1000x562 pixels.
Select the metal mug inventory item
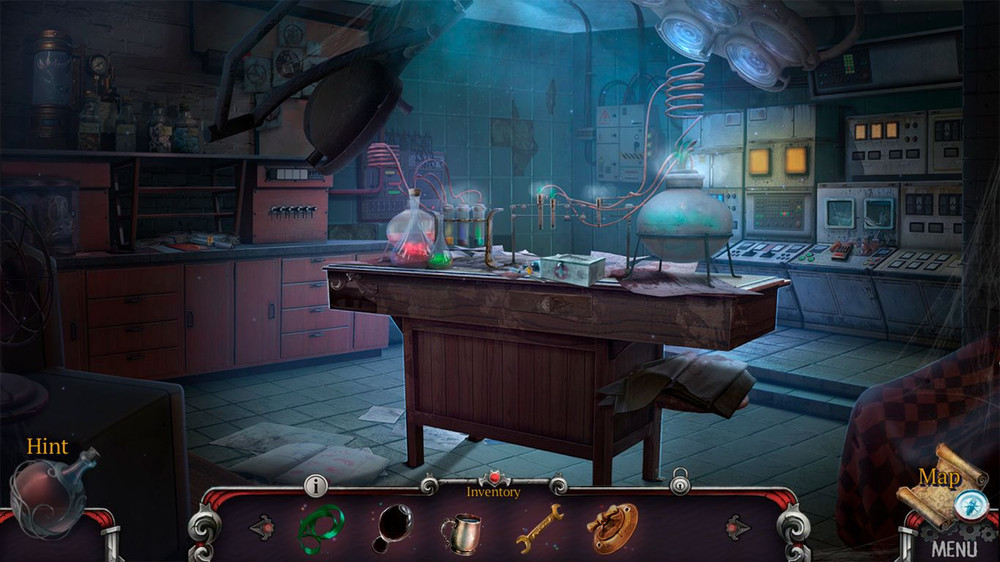pyautogui.click(x=459, y=532)
